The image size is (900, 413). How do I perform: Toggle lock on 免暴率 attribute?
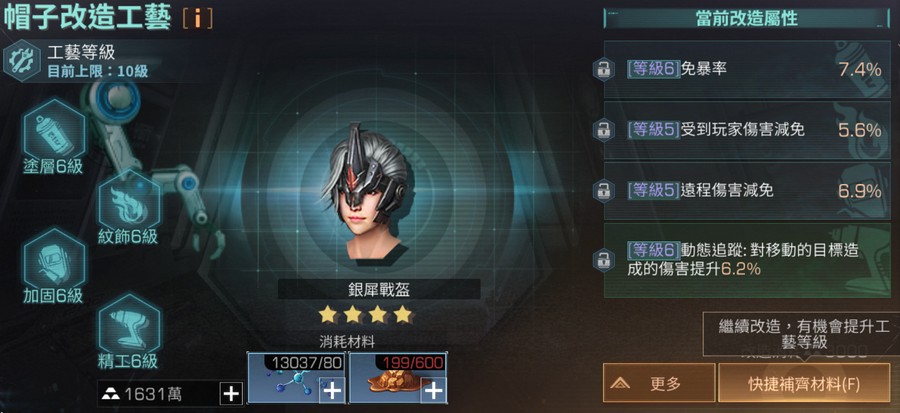[603, 70]
